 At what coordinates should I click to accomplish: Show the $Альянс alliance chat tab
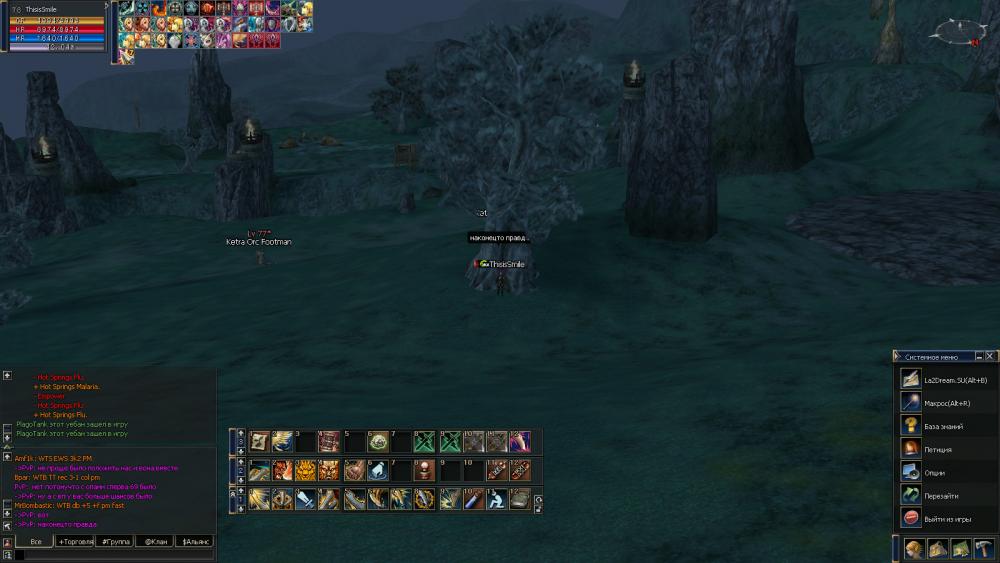[194, 541]
